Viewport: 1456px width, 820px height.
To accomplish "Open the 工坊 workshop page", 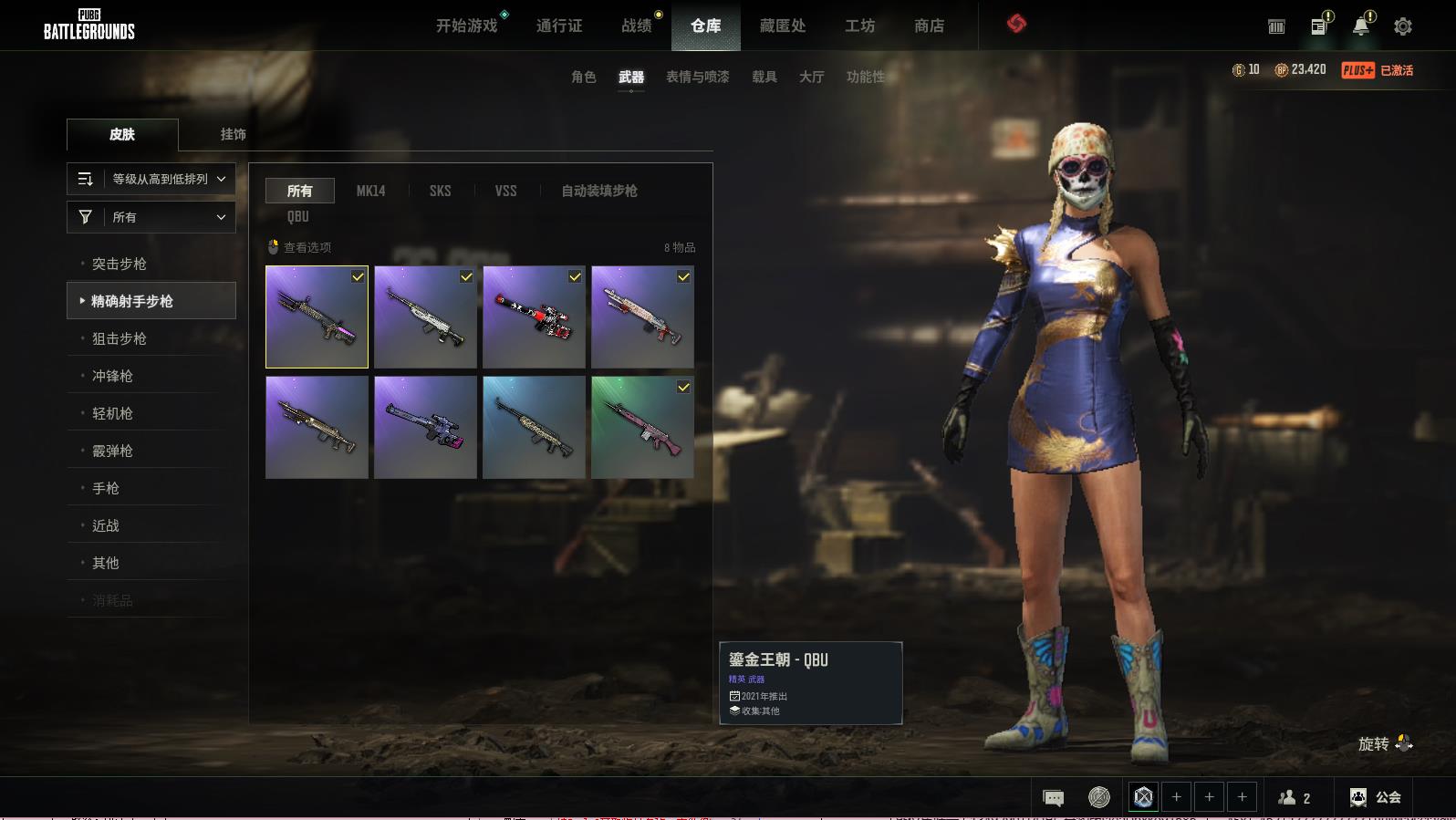I will click(859, 26).
